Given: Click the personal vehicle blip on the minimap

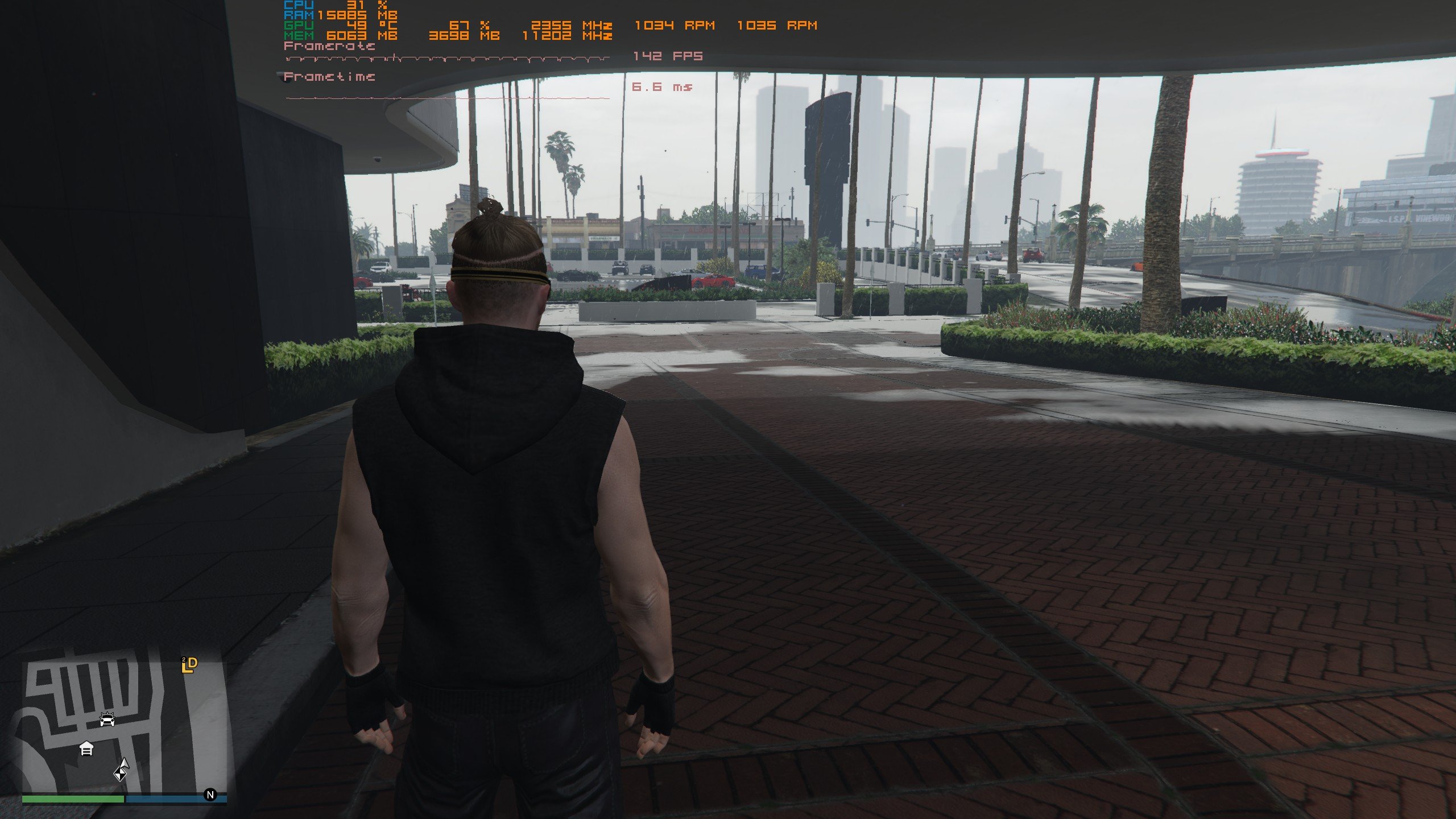Looking at the screenshot, I should click(x=107, y=719).
